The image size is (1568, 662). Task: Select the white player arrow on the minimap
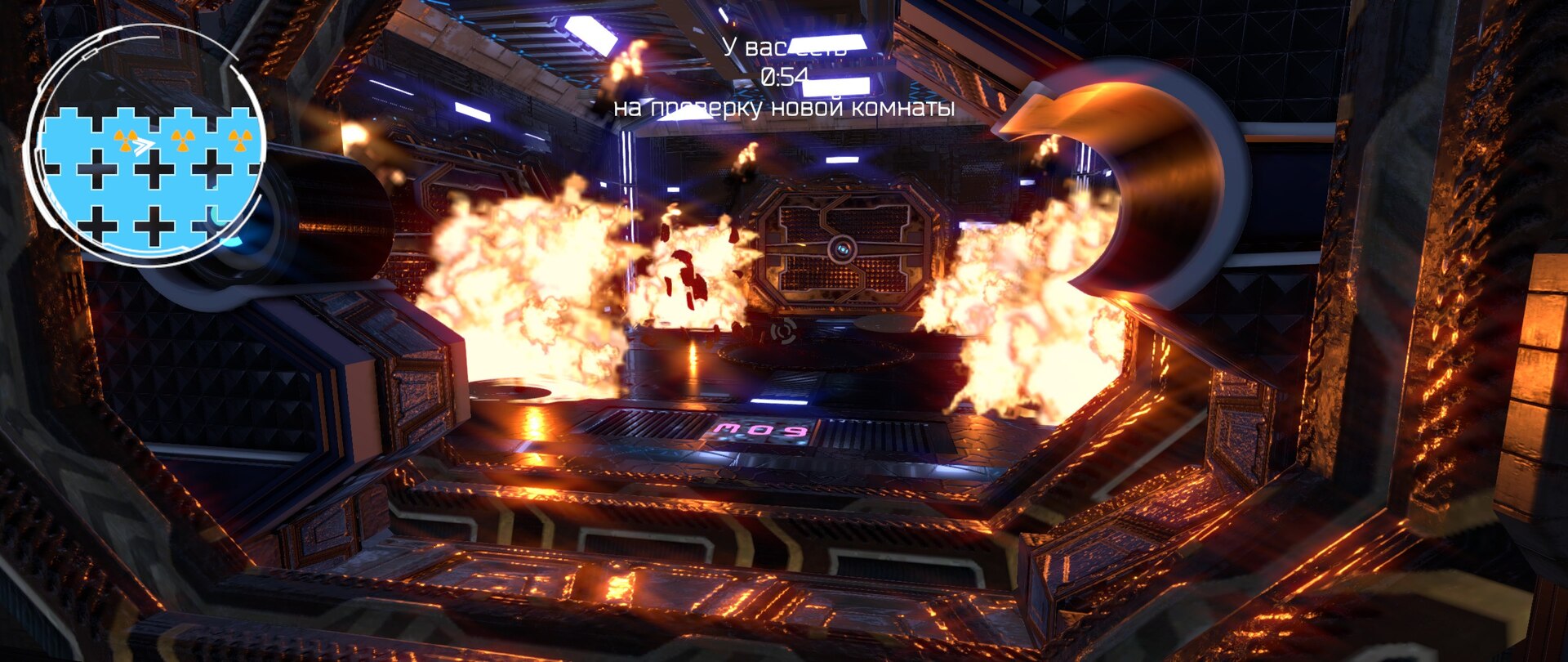(x=143, y=146)
